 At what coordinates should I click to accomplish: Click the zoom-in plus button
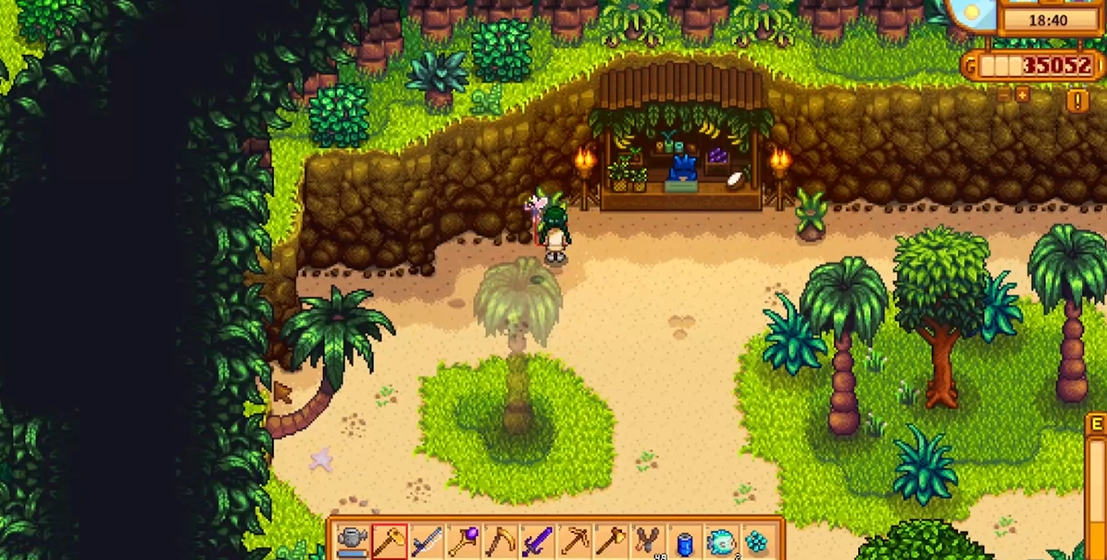pyautogui.click(x=1022, y=94)
